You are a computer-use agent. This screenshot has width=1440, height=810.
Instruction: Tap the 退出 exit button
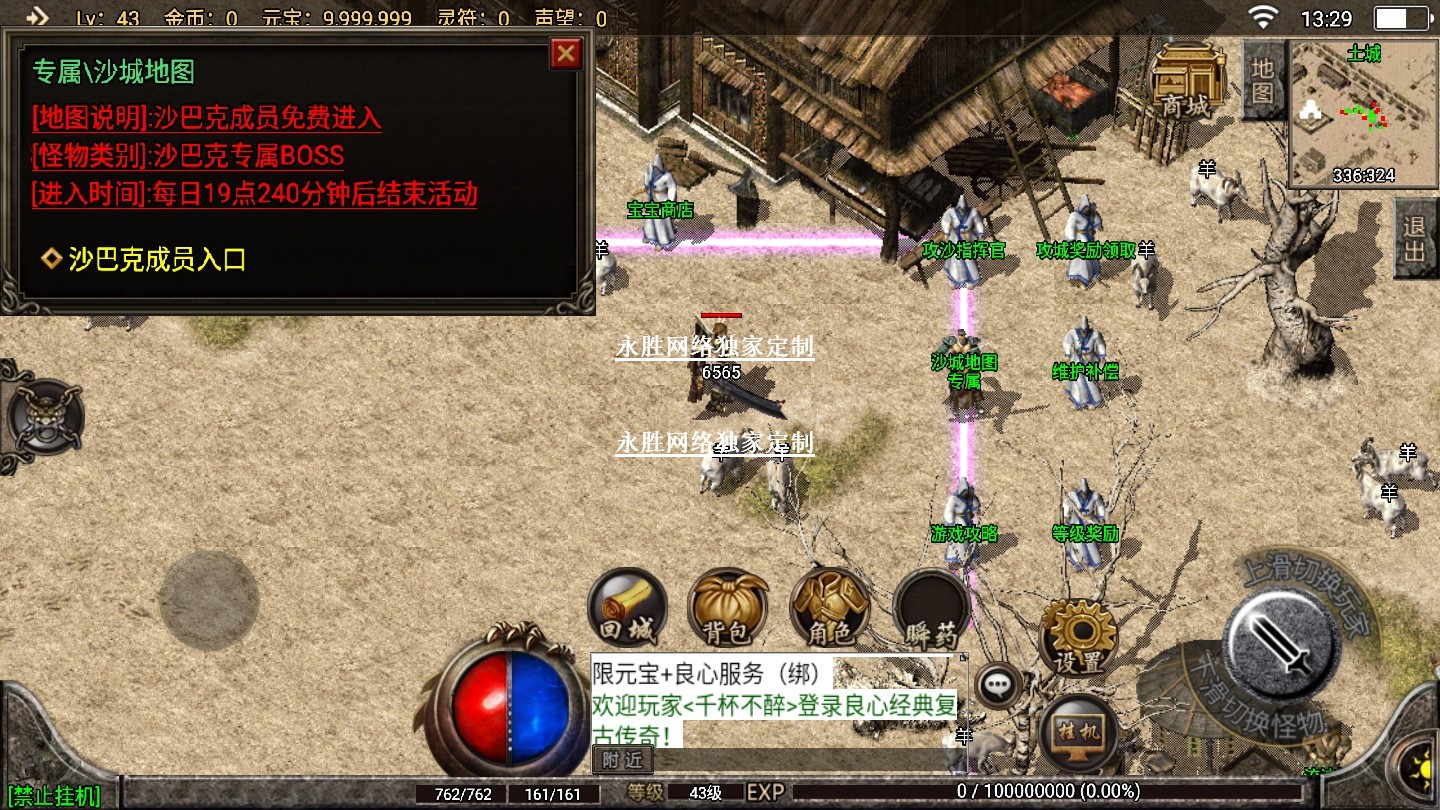pyautogui.click(x=1415, y=238)
